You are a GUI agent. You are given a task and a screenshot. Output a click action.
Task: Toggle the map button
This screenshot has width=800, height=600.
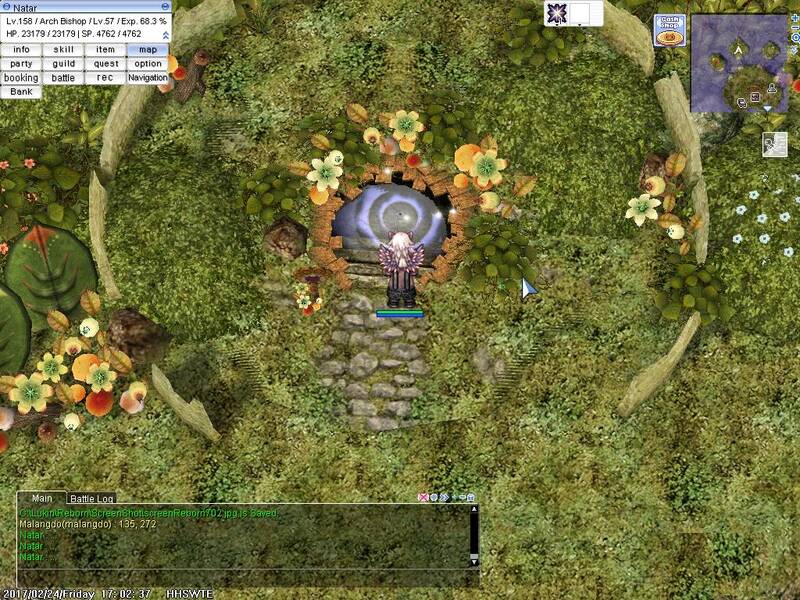[x=147, y=49]
